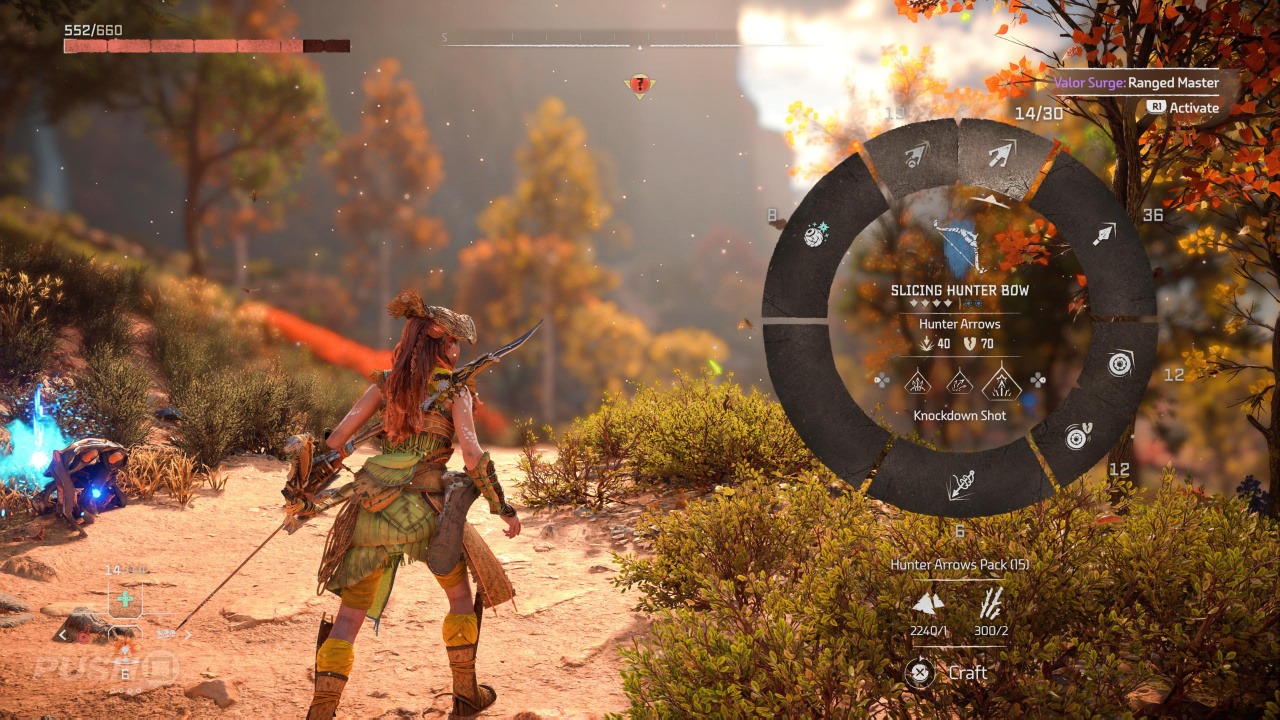Select the plain disc ammo slot
The image size is (1280, 720).
[x=1119, y=363]
